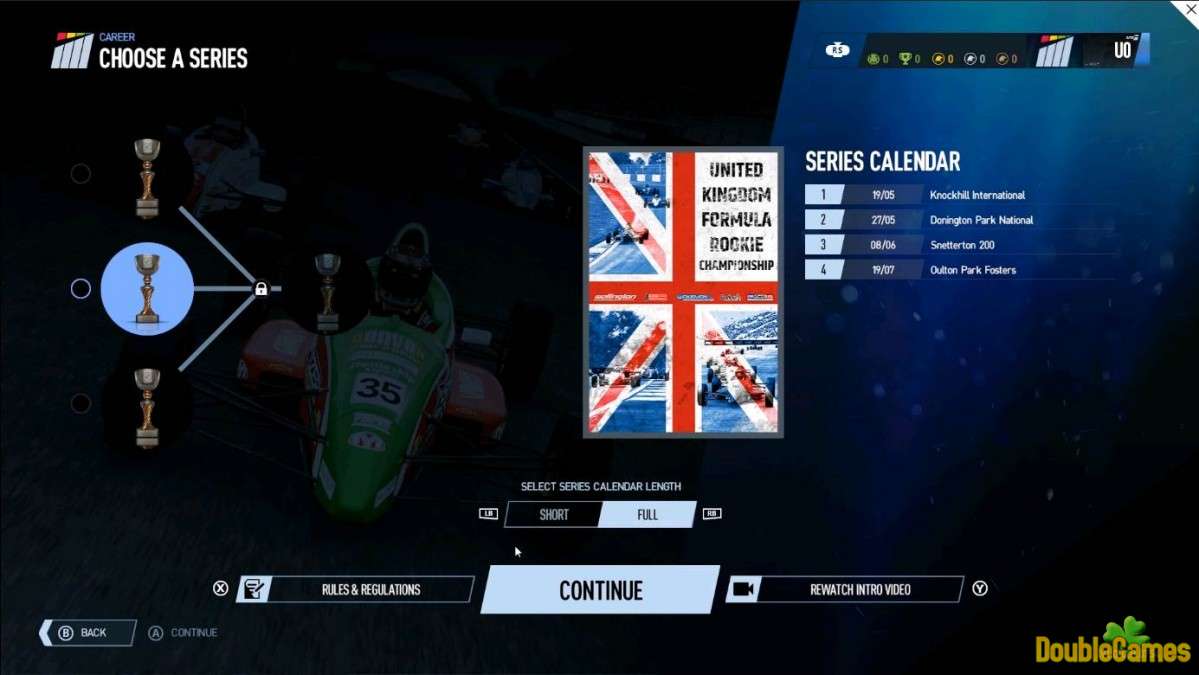Select Full series calendar length
Viewport: 1199px width, 675px height.
(x=647, y=515)
